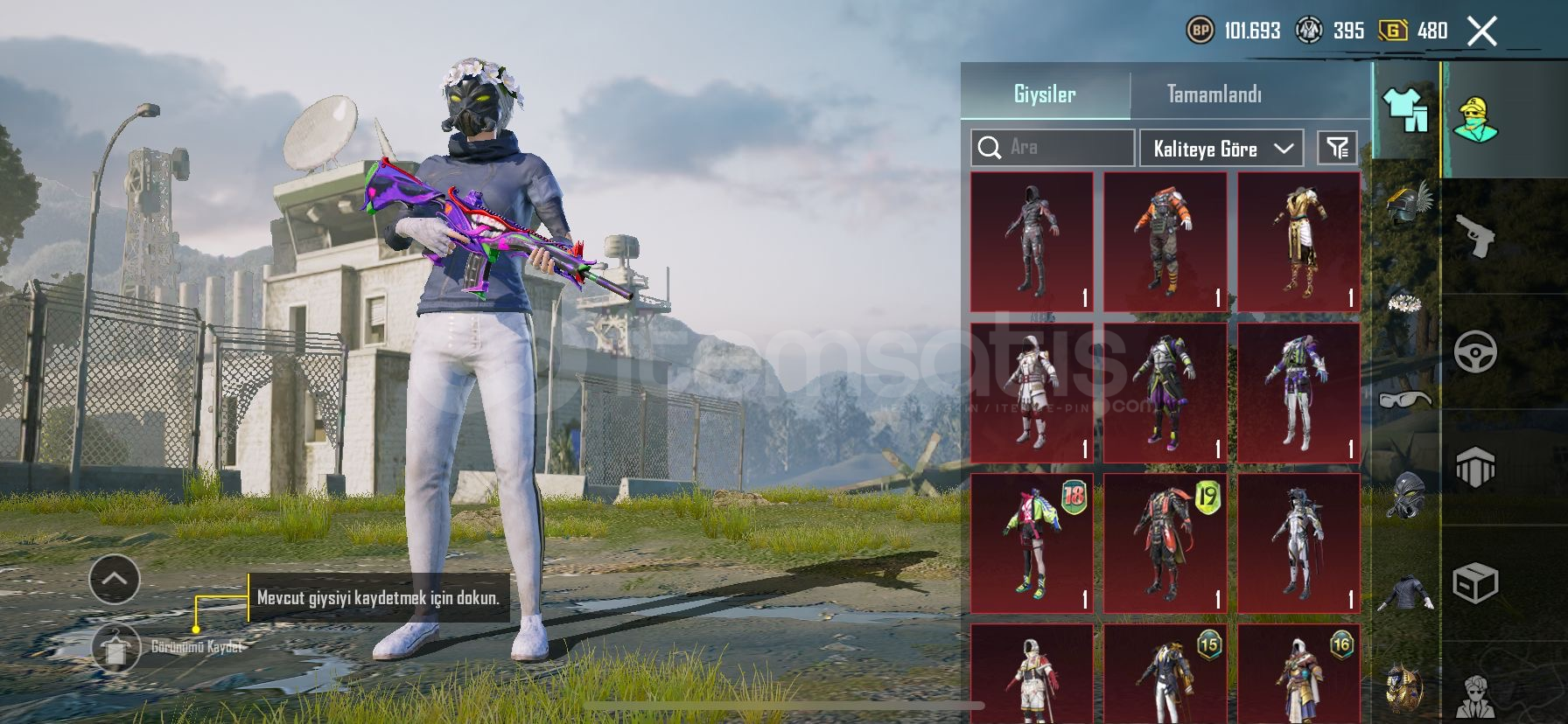Viewport: 1568px width, 724px height.
Task: Switch to the Giysiler tab
Action: pyautogui.click(x=1045, y=94)
